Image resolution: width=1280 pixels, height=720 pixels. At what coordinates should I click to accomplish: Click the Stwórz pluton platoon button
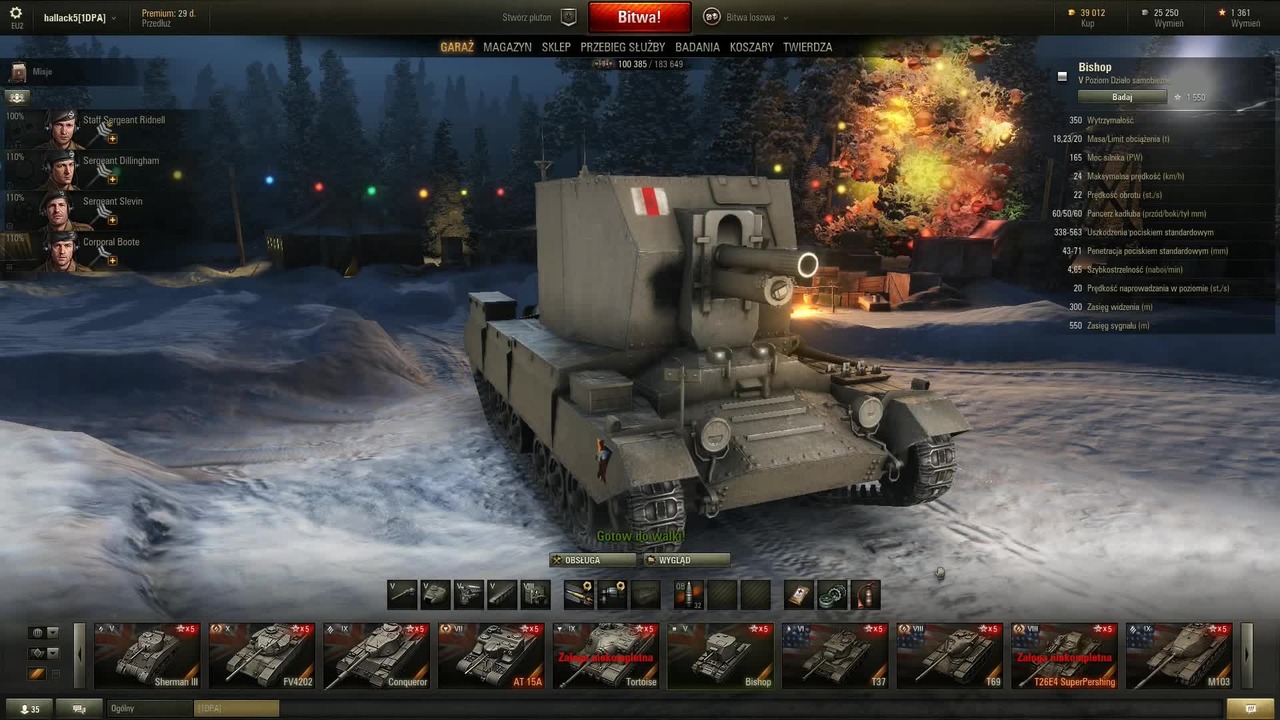coord(538,17)
